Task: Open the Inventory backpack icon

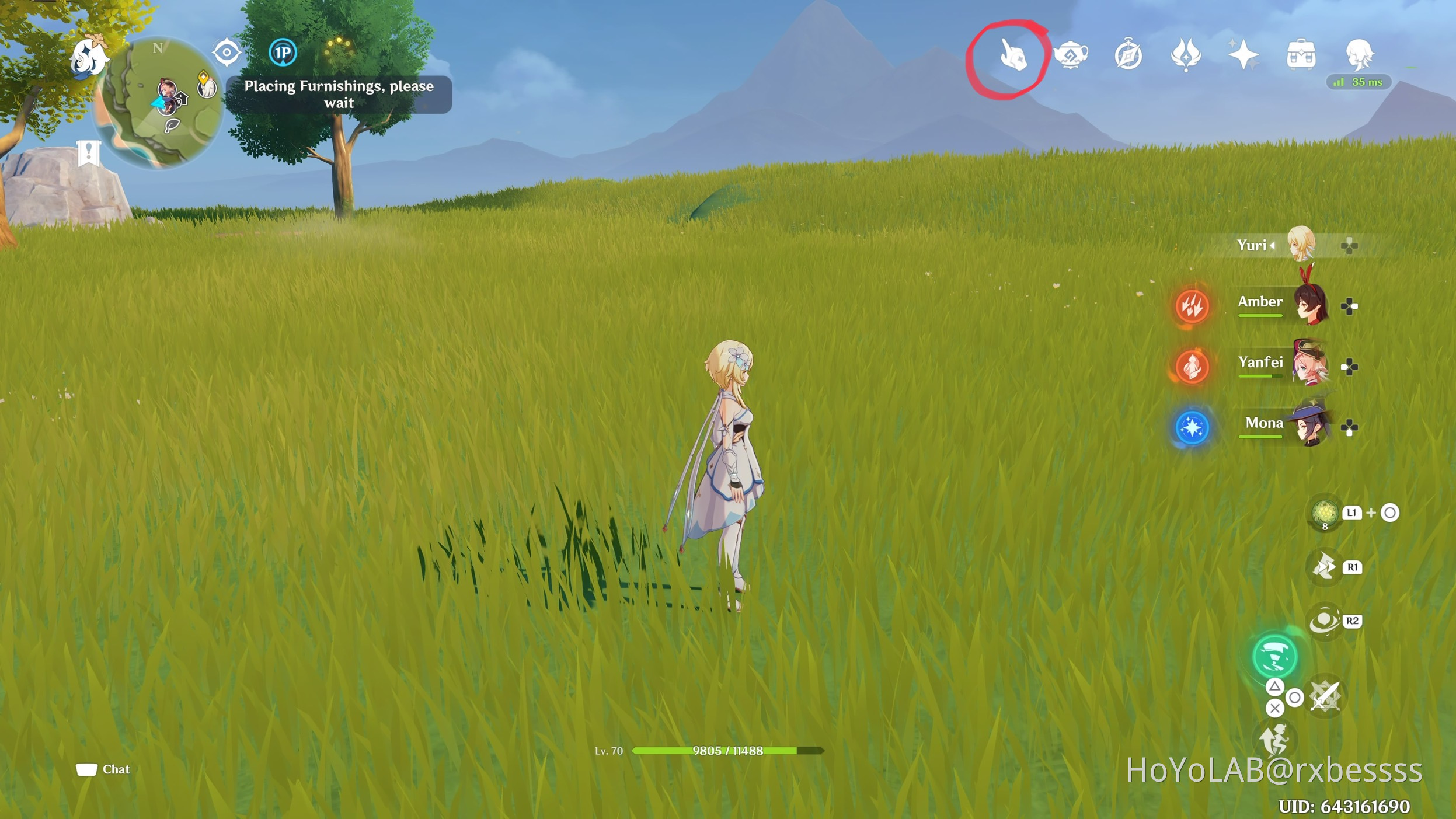Action: click(1300, 54)
